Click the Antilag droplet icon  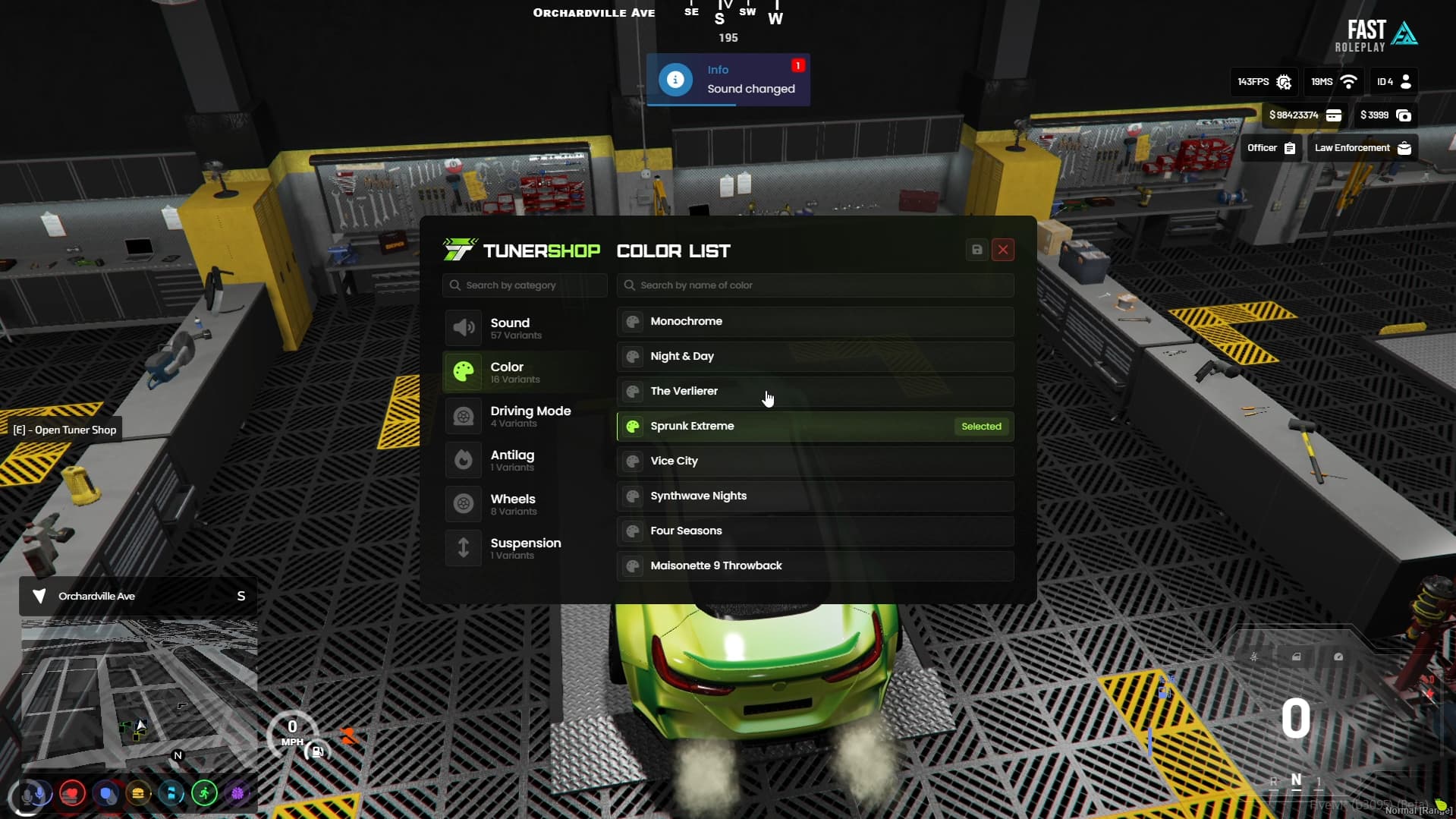pyautogui.click(x=464, y=460)
